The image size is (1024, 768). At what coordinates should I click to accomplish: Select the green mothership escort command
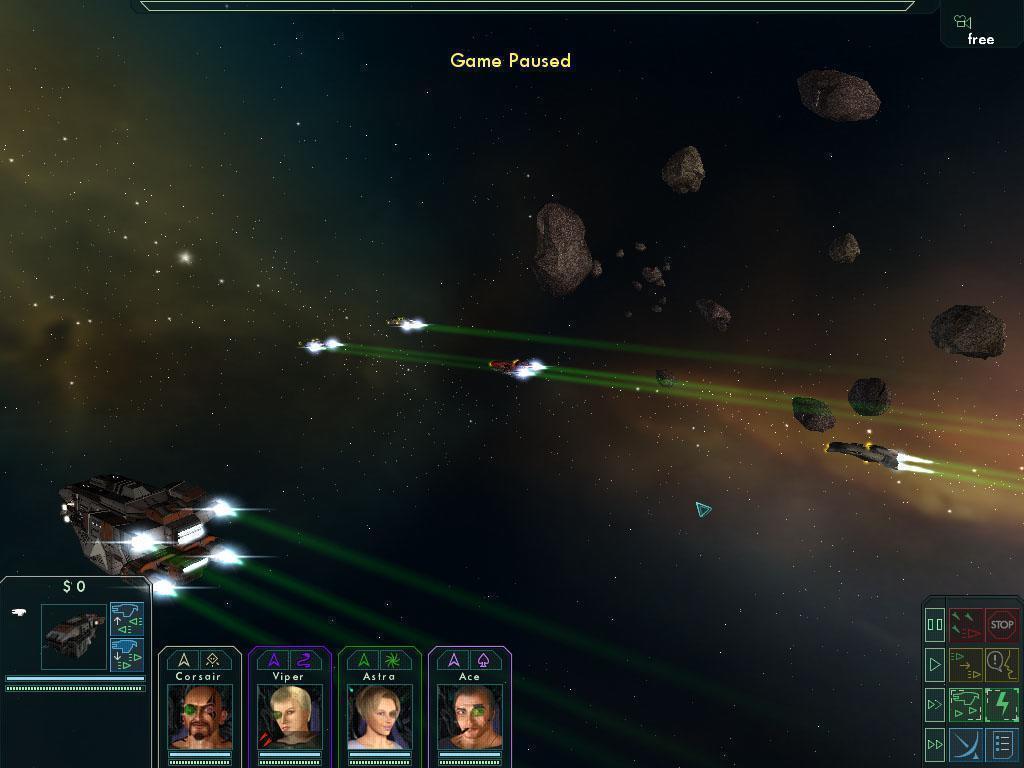click(x=965, y=704)
